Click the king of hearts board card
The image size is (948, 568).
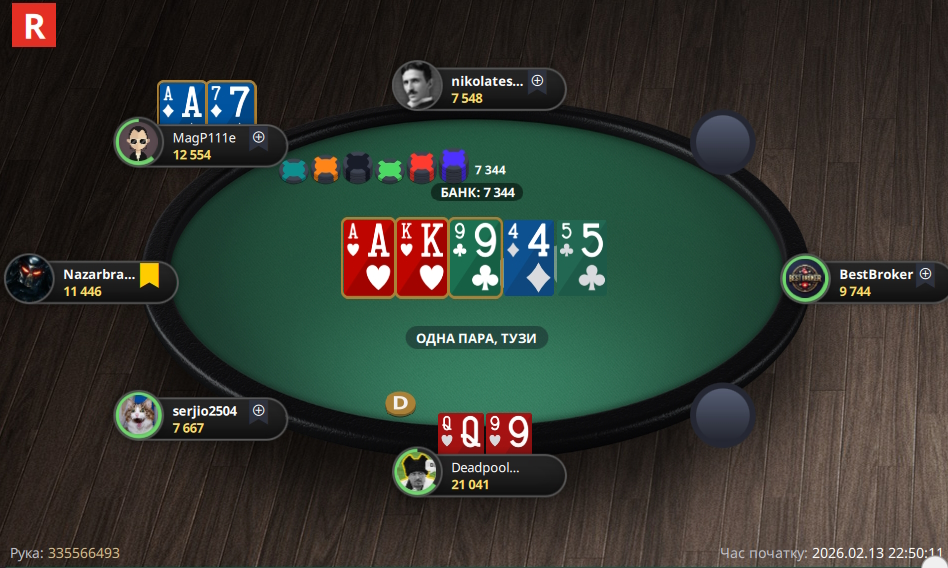coord(421,257)
